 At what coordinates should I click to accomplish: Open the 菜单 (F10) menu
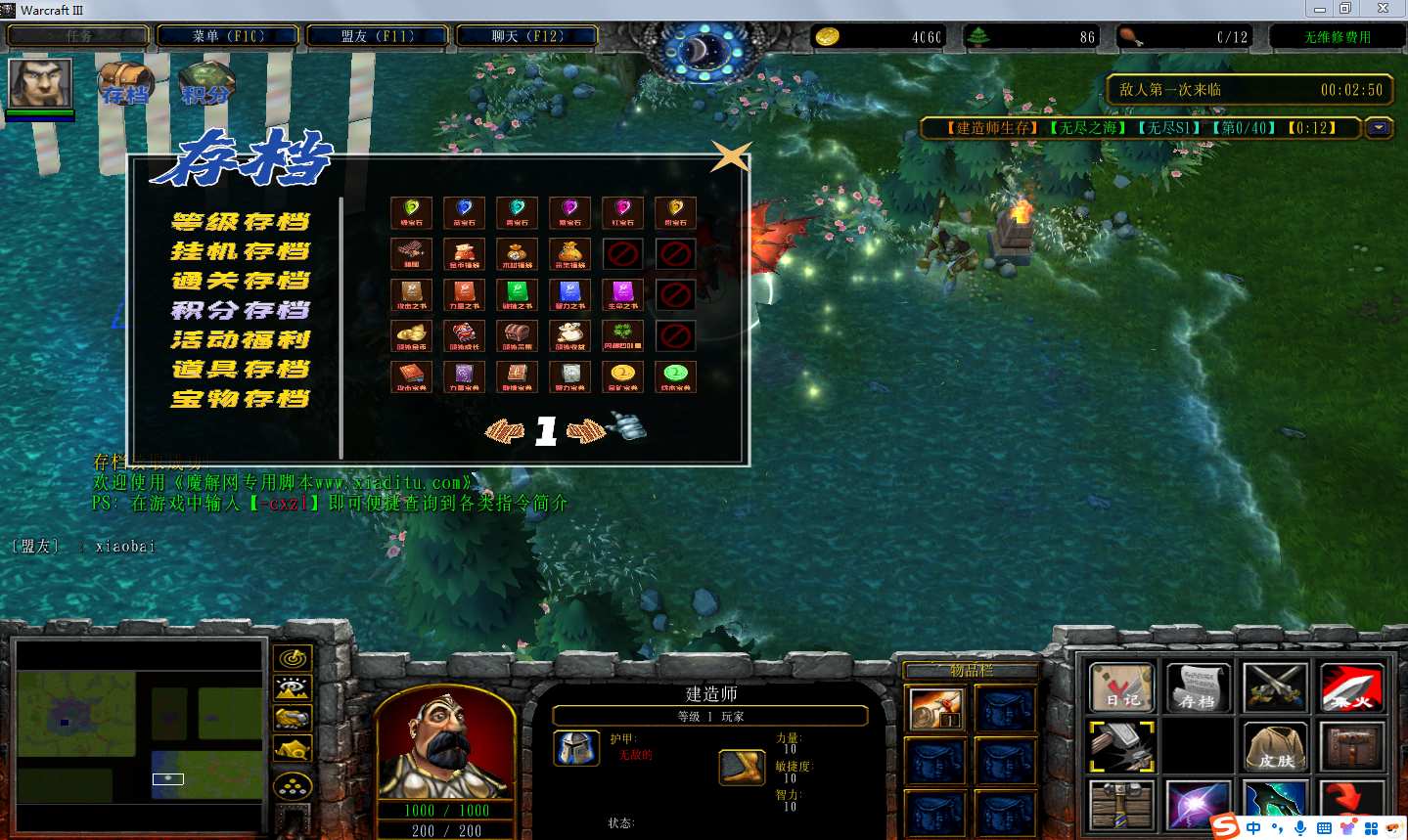click(x=228, y=36)
